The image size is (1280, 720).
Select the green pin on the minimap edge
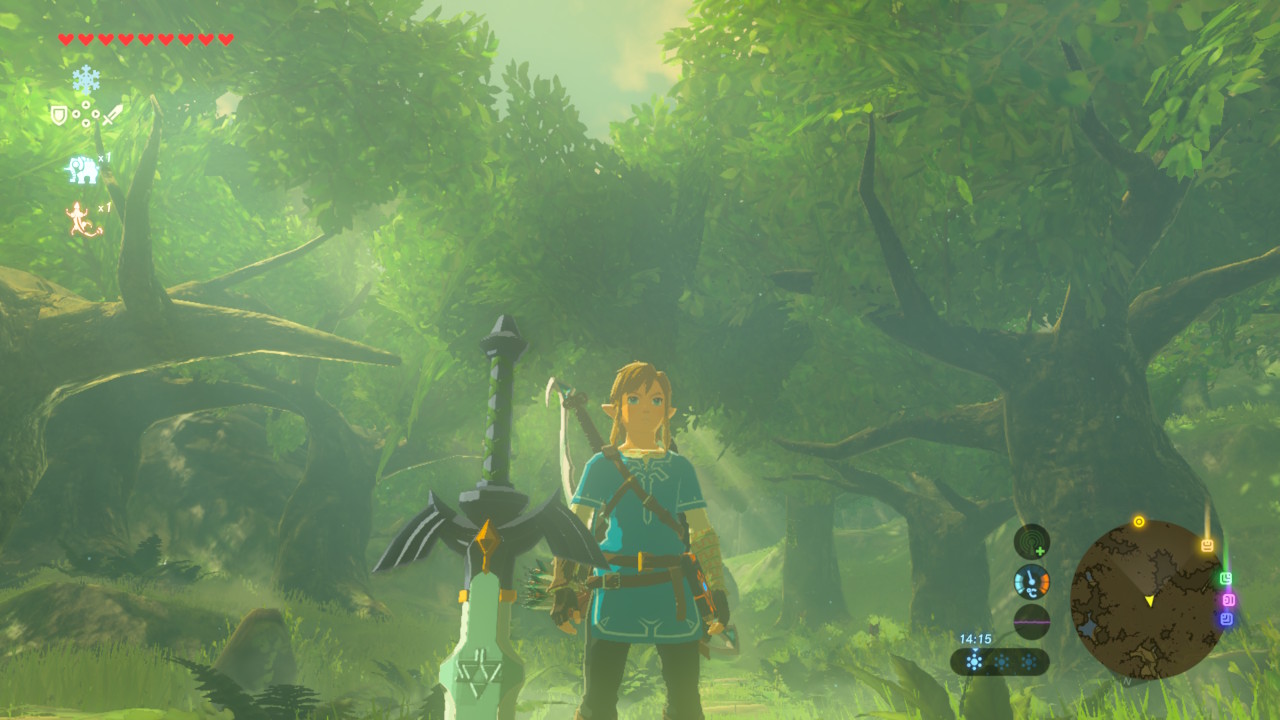point(1226,578)
